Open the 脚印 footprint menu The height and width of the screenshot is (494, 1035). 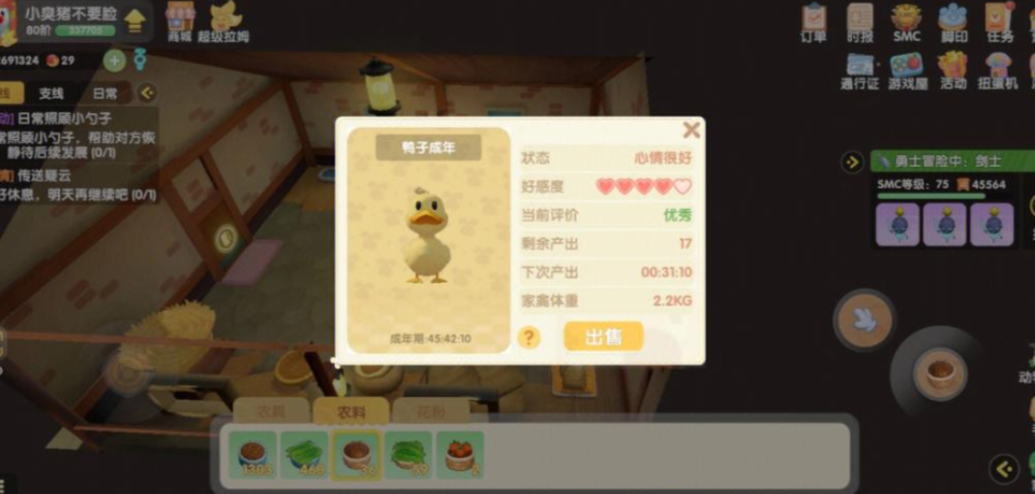pos(952,22)
